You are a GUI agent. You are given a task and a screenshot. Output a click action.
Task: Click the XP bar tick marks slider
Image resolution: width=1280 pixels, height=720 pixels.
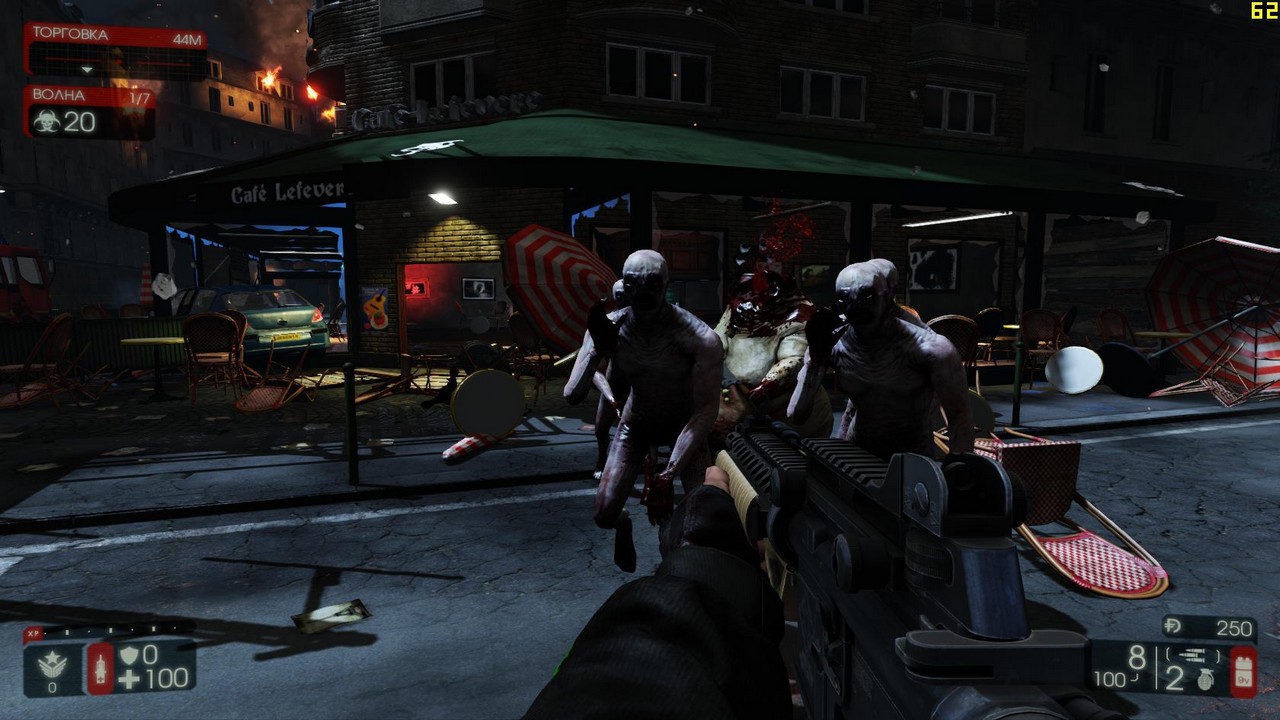coord(110,630)
